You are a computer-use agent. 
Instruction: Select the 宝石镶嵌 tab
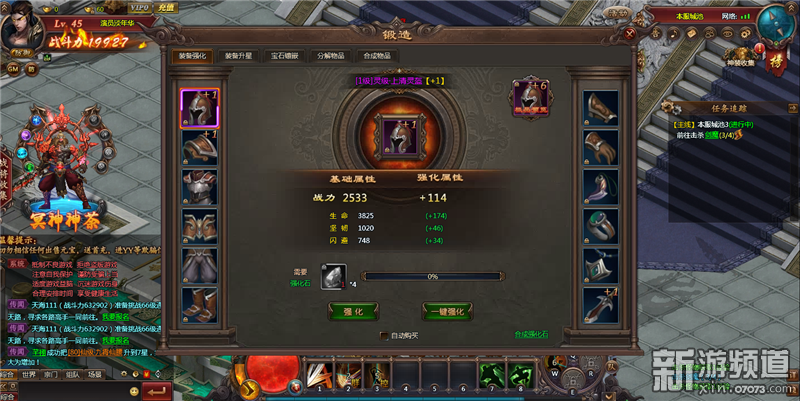pyautogui.click(x=285, y=56)
